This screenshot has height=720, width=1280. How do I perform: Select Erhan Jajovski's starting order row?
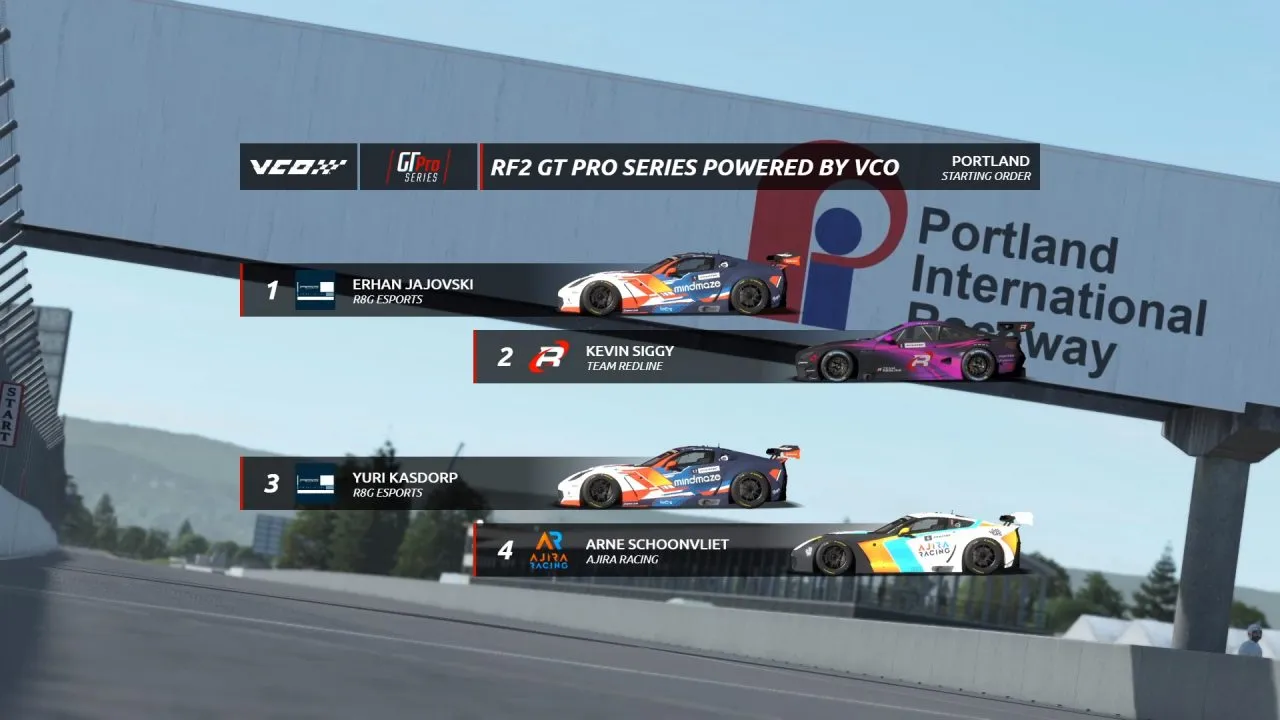[412, 290]
